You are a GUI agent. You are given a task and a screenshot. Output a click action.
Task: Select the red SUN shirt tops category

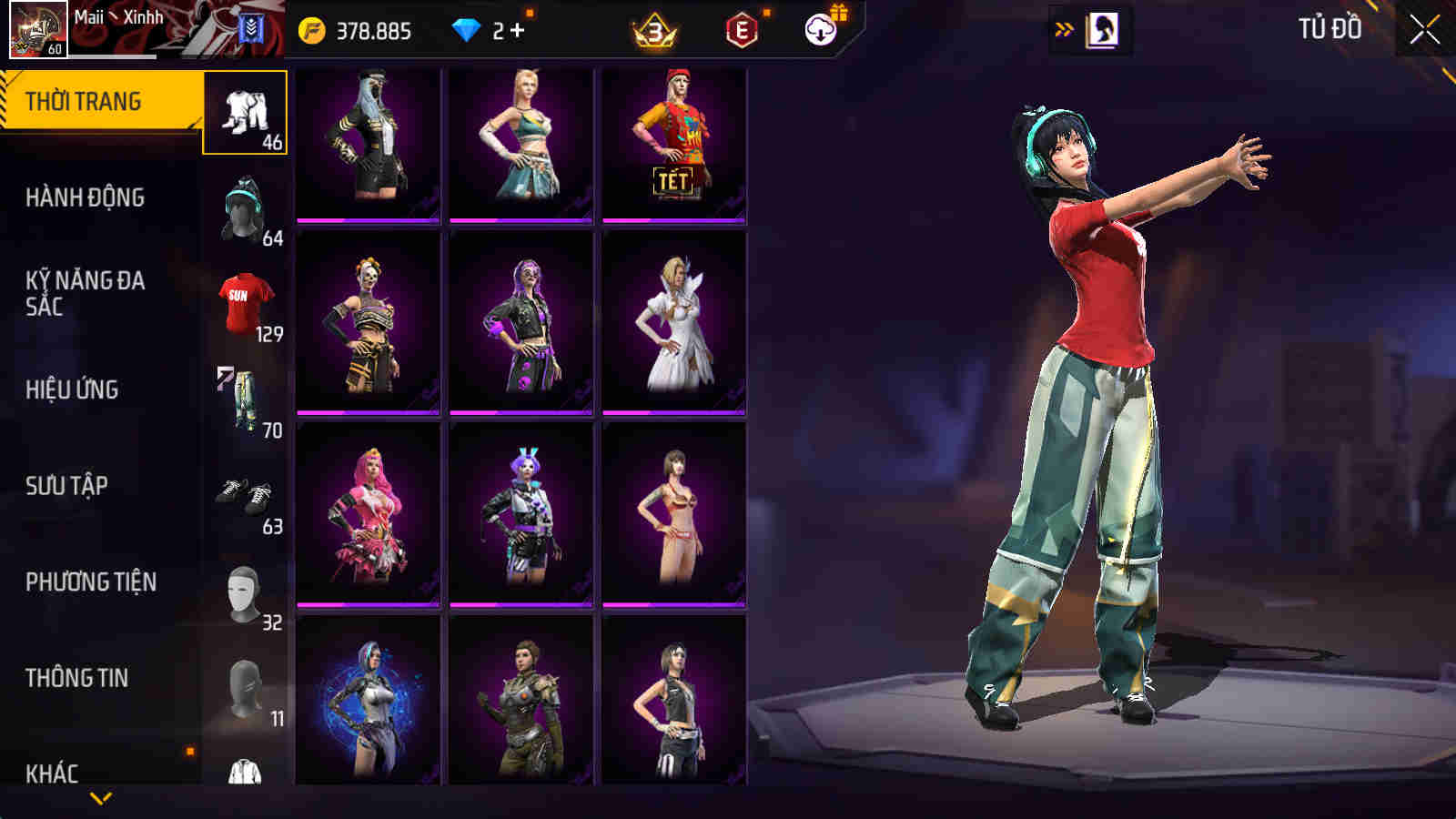coord(245,300)
